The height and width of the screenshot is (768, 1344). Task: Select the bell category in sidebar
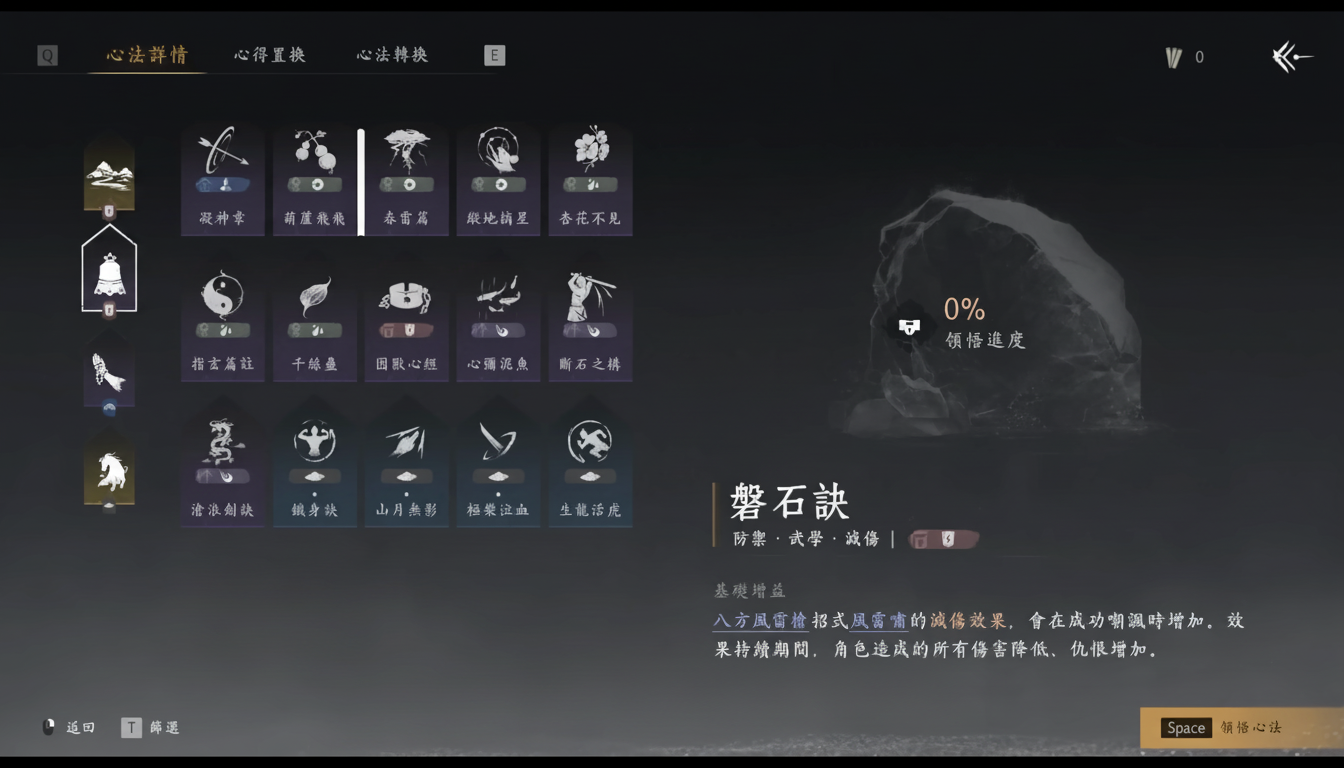(x=108, y=268)
